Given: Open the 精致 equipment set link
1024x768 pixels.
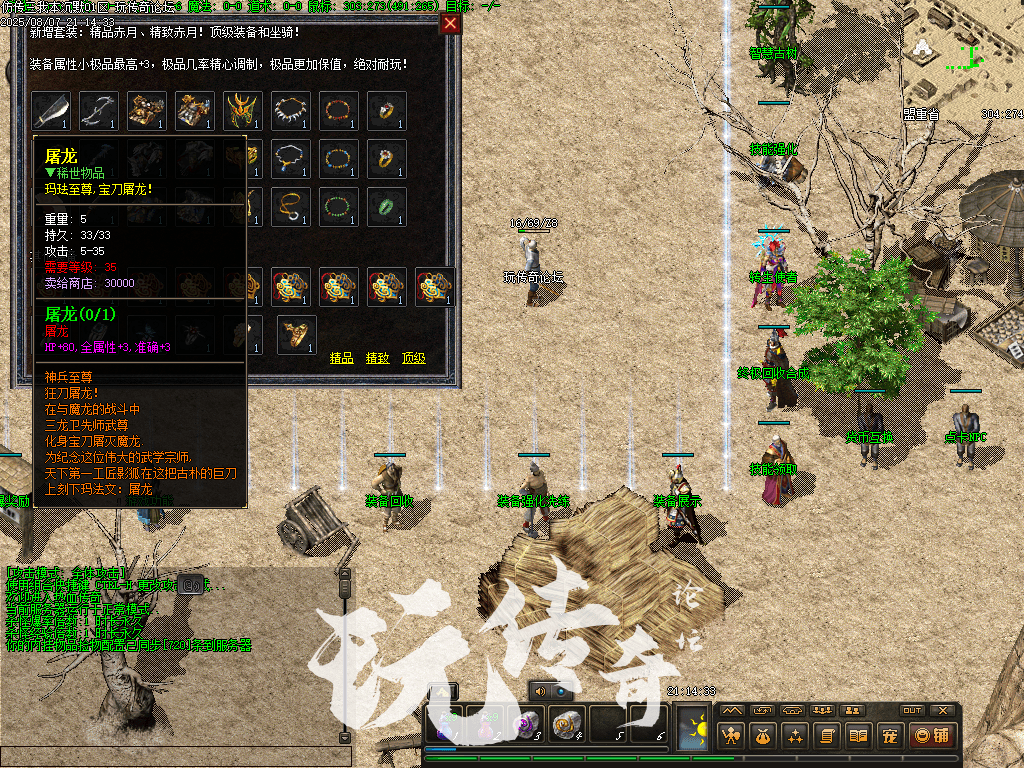Looking at the screenshot, I should (377, 357).
